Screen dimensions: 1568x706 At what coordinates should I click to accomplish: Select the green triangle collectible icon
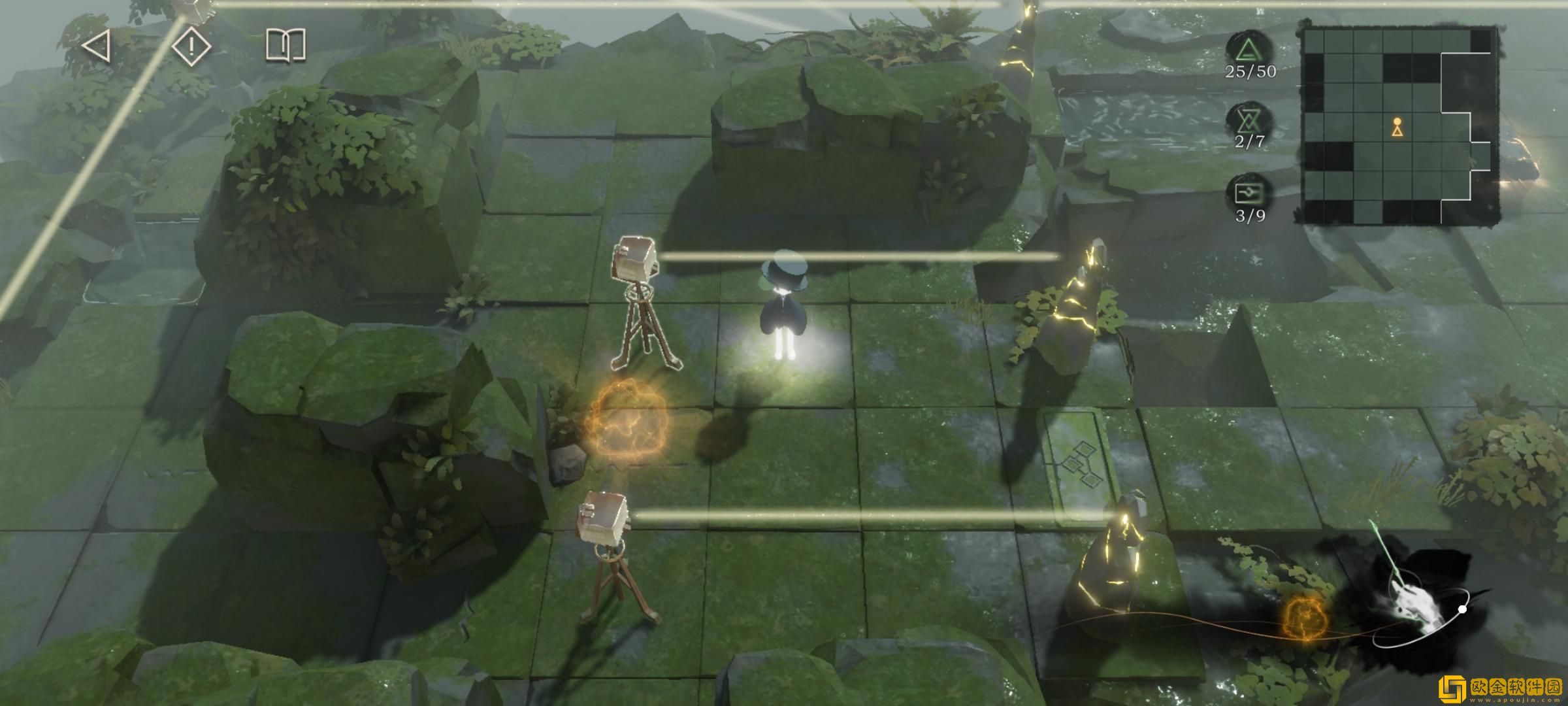coord(1249,49)
